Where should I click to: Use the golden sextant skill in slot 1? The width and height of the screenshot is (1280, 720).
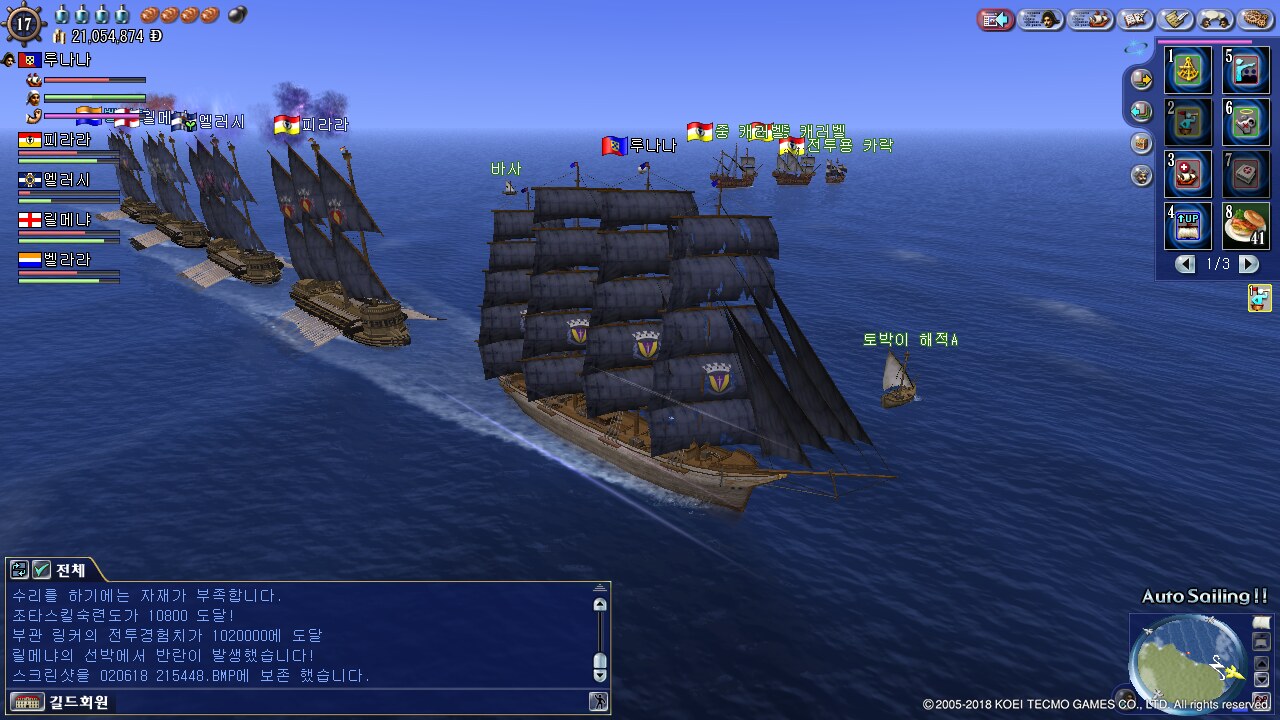coord(1188,70)
